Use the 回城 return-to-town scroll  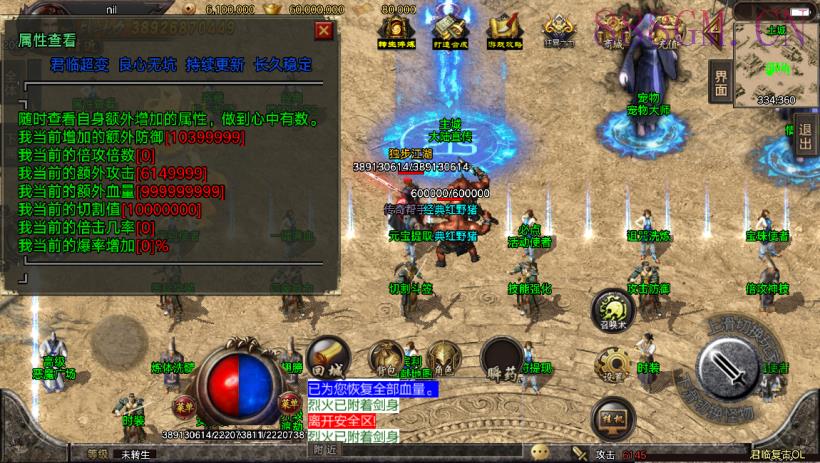pos(326,357)
